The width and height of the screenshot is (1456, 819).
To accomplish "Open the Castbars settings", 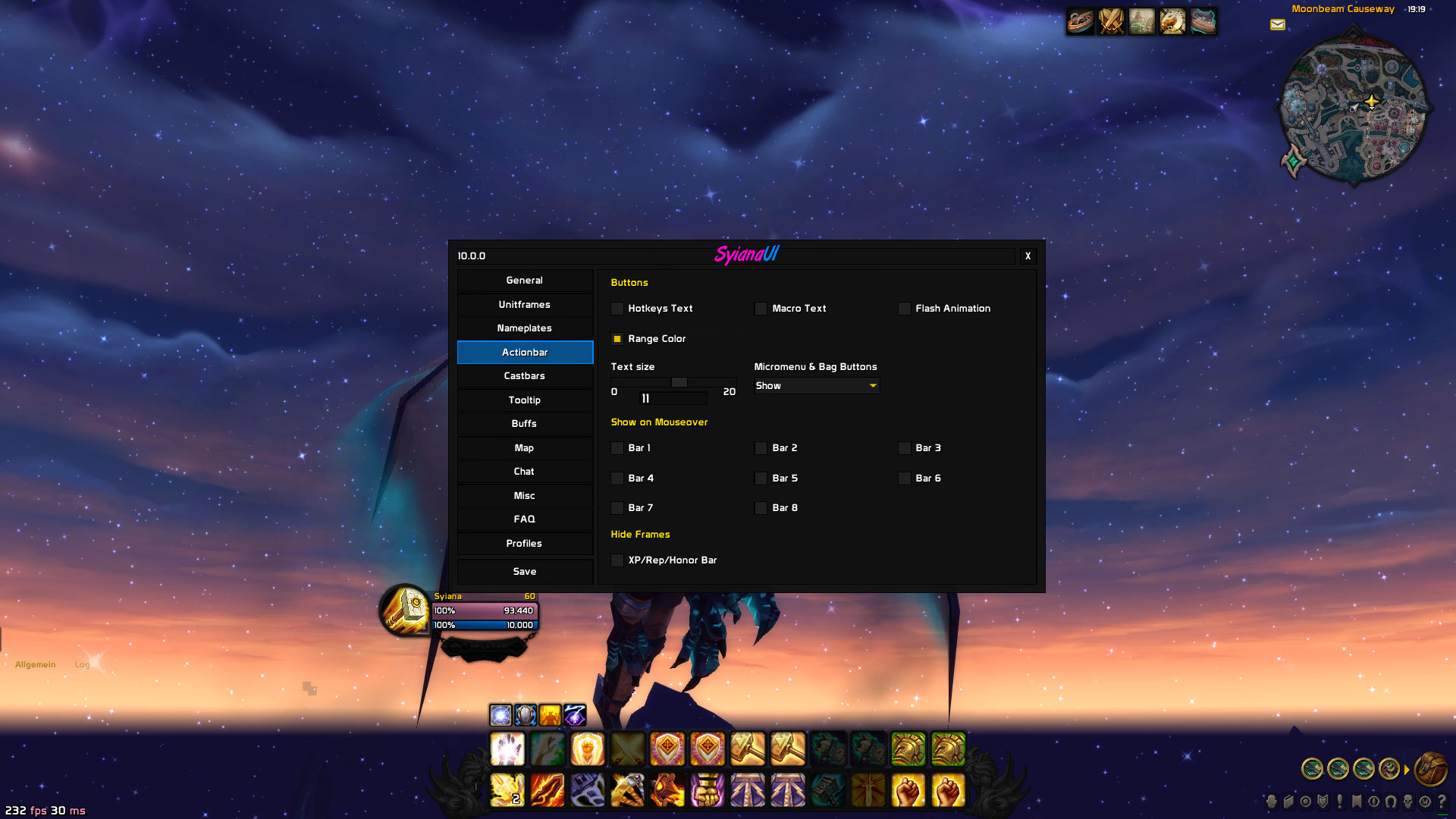I will [525, 376].
